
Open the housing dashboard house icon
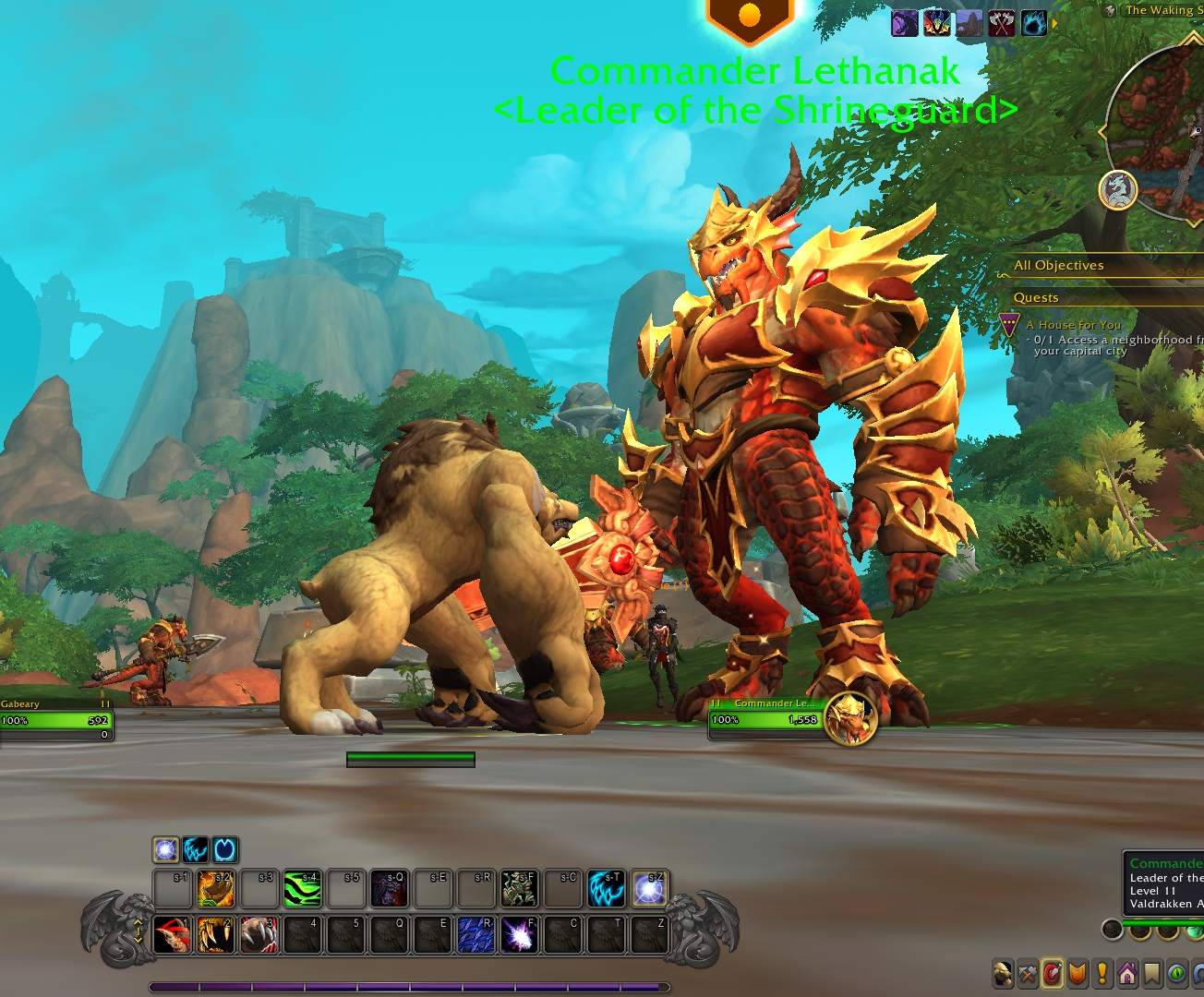pos(1127,973)
